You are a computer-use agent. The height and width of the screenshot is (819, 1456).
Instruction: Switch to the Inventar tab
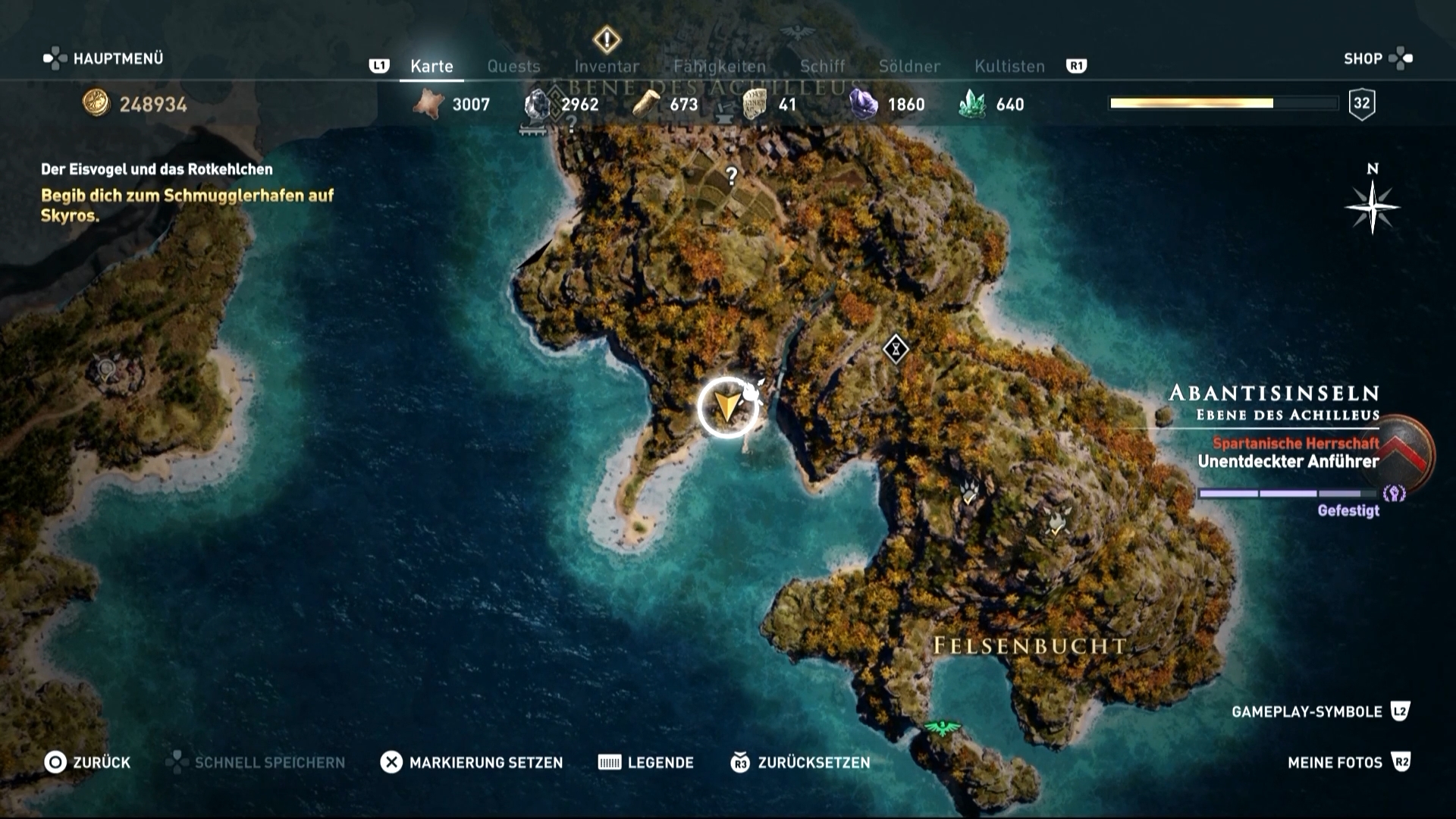607,66
